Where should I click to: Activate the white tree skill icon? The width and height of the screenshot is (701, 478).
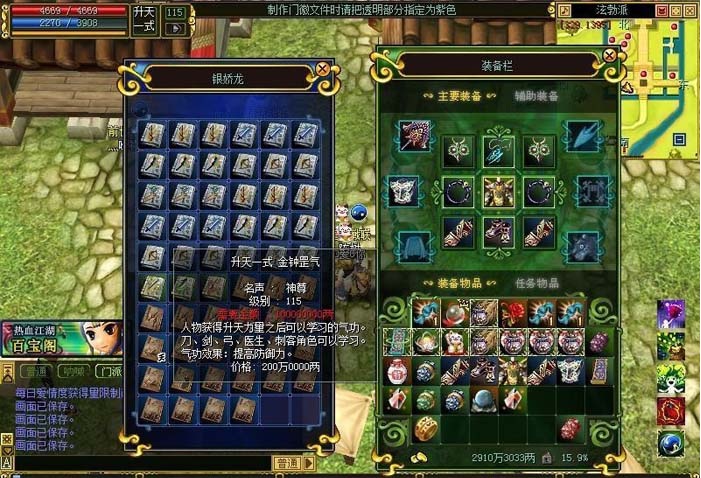point(671,378)
